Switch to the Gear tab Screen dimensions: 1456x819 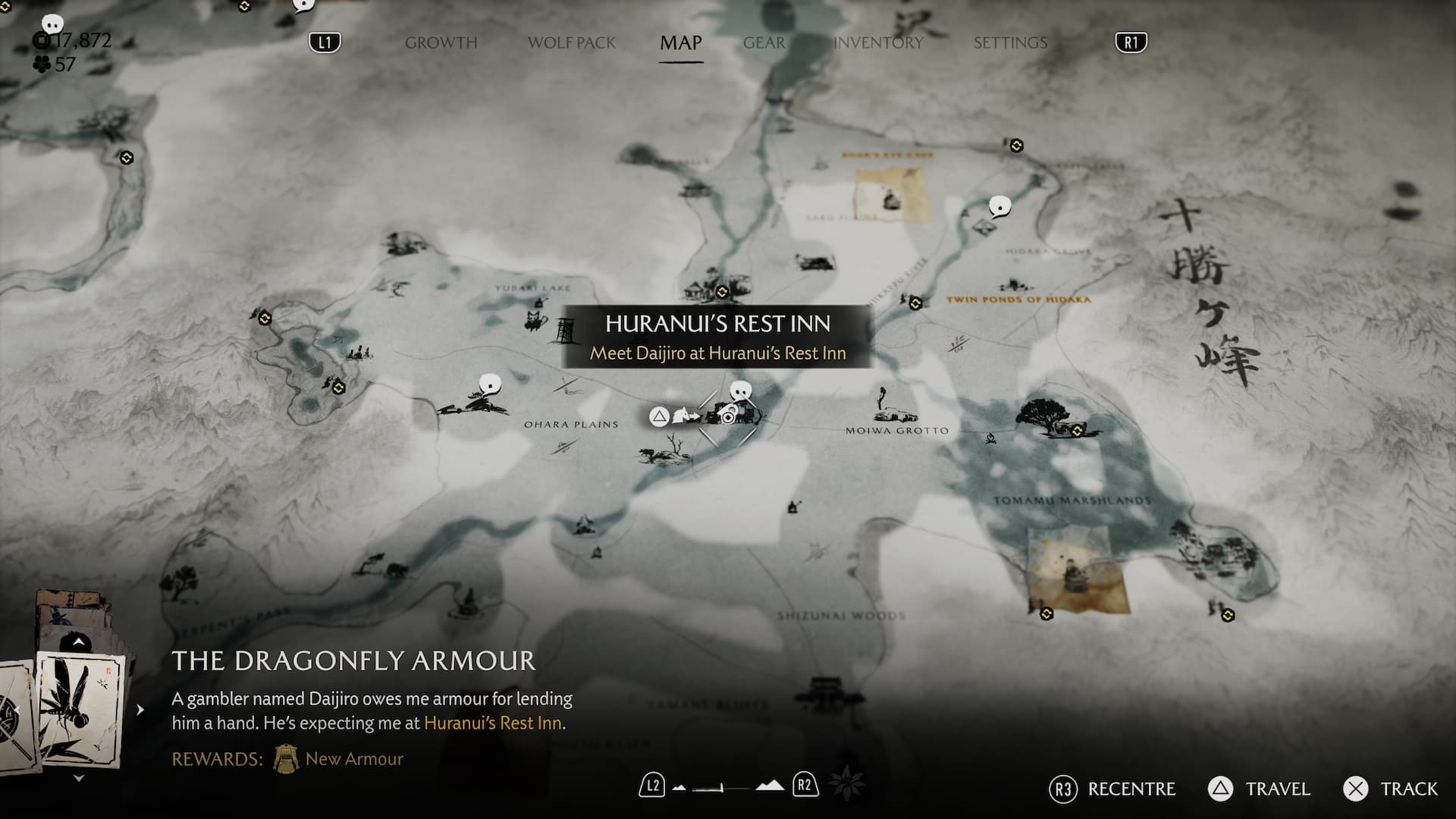point(764,43)
